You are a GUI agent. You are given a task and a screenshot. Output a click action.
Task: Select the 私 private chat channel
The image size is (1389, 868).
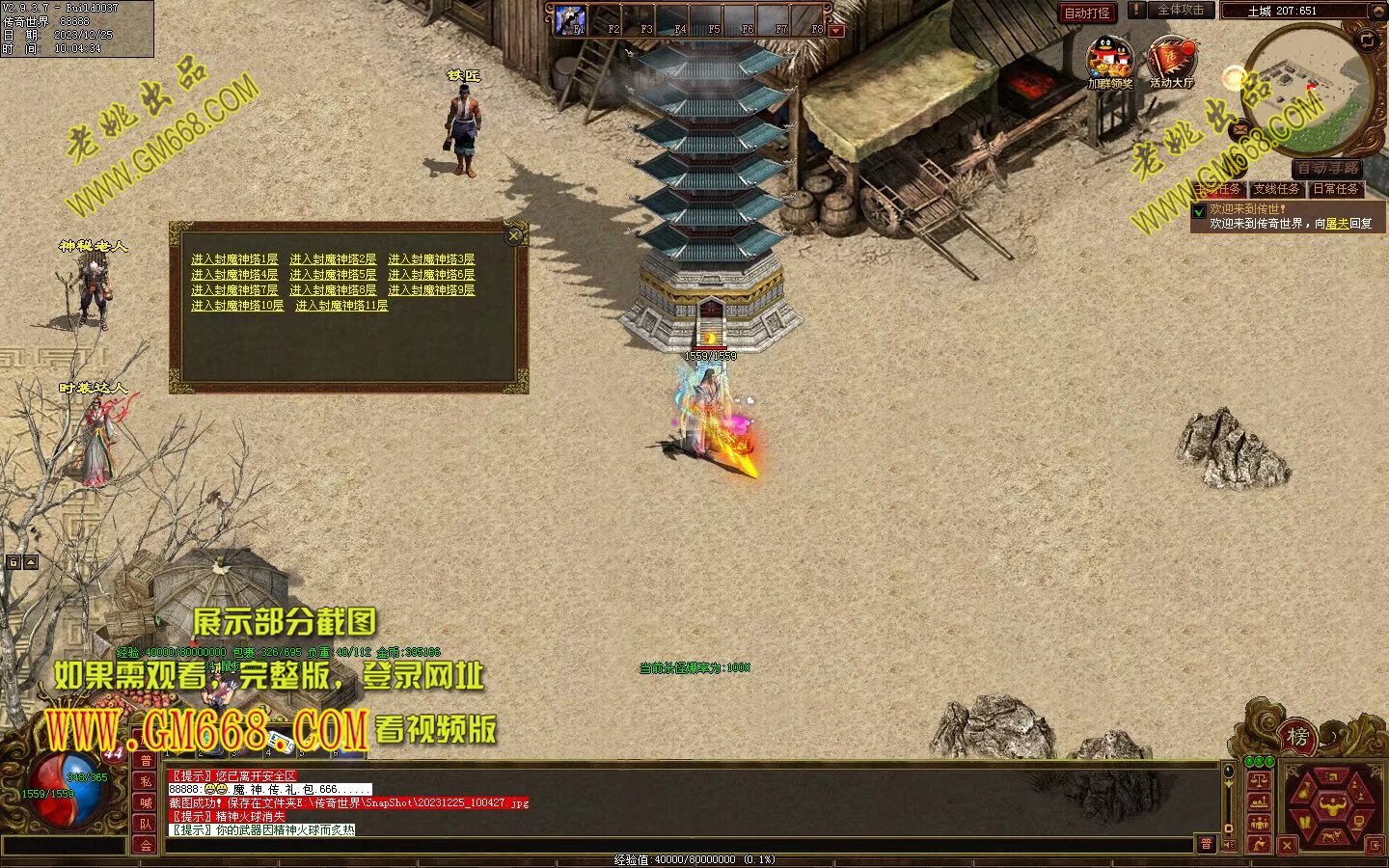pyautogui.click(x=146, y=781)
